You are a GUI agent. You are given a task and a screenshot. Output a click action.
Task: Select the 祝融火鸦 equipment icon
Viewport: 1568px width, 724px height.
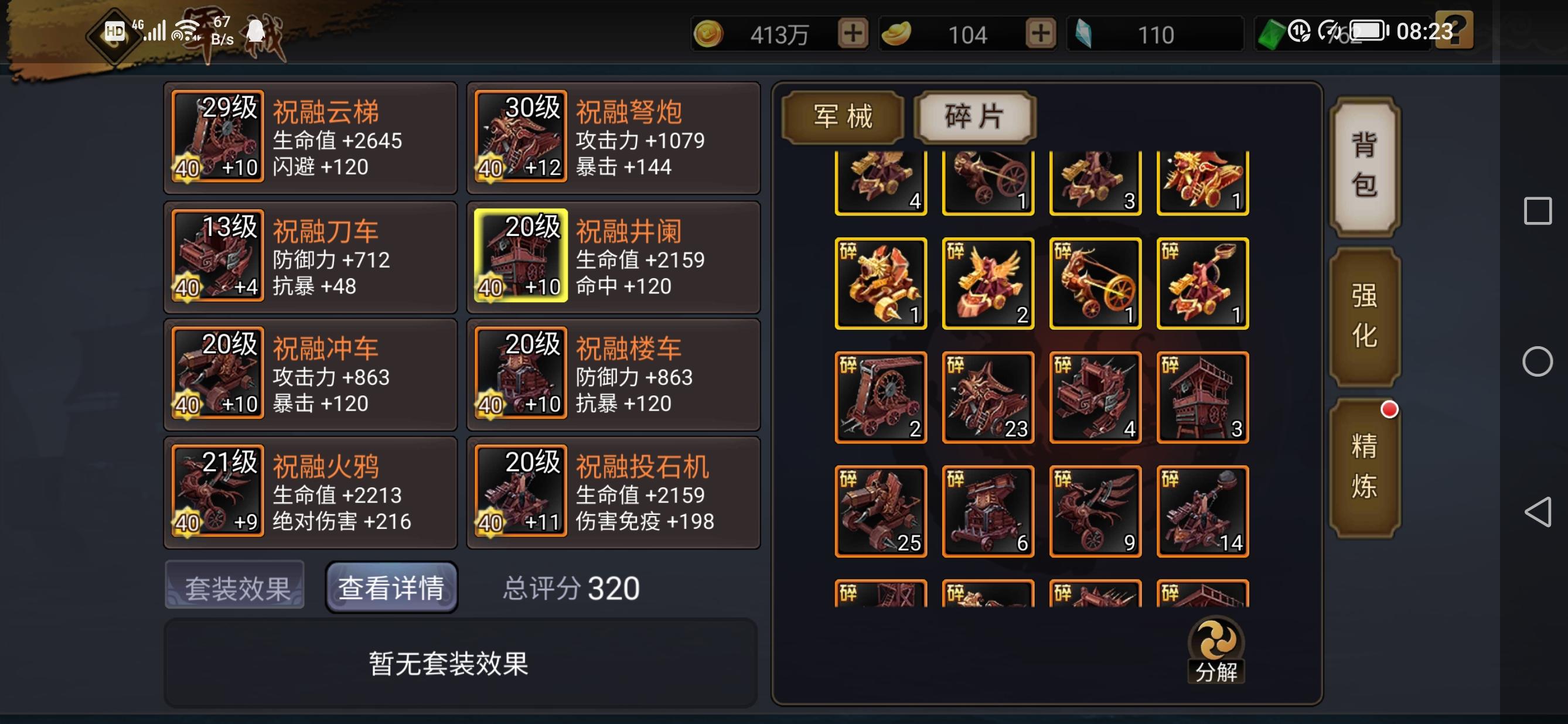pos(216,493)
